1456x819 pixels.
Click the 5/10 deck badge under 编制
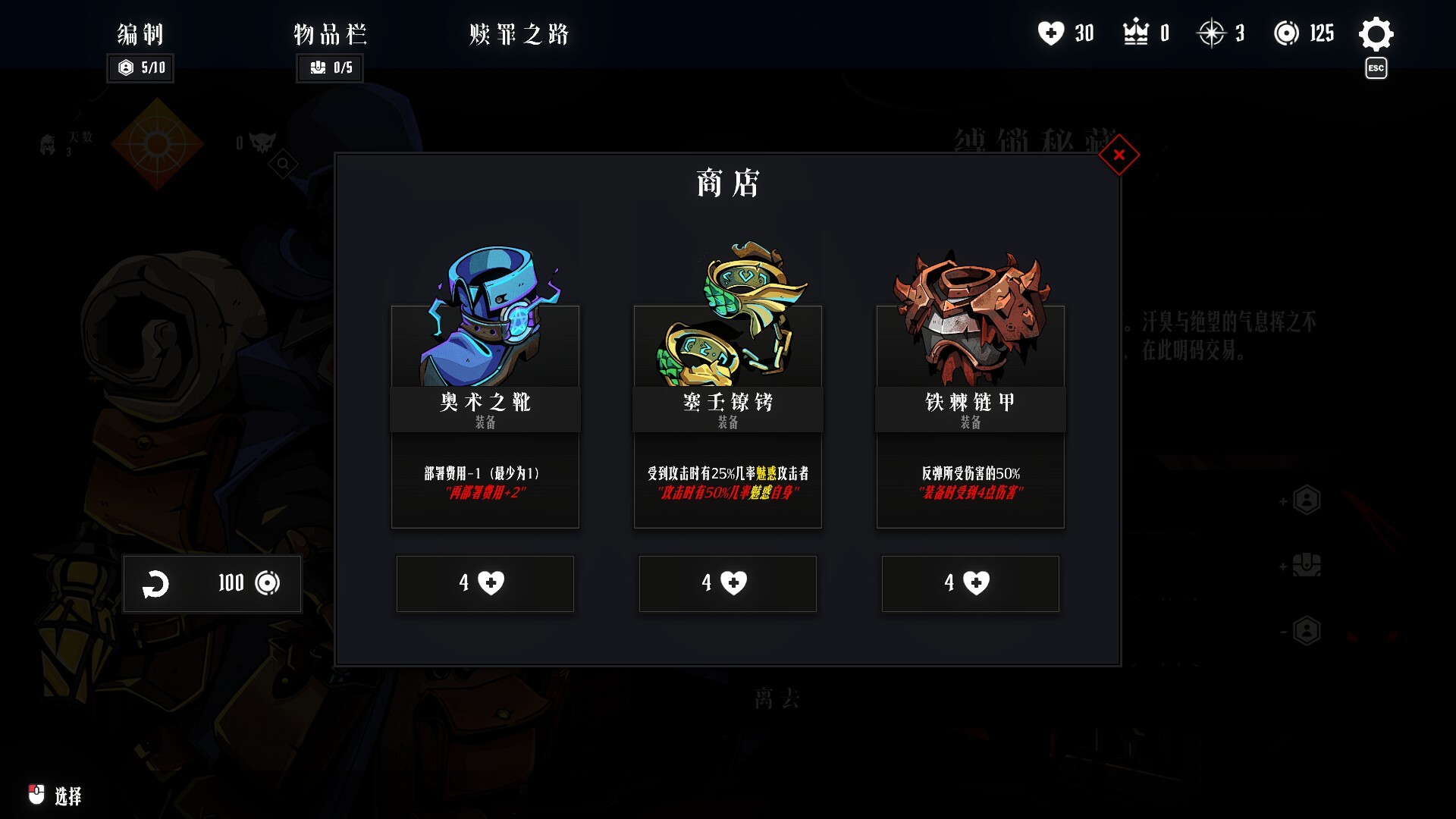click(140, 69)
